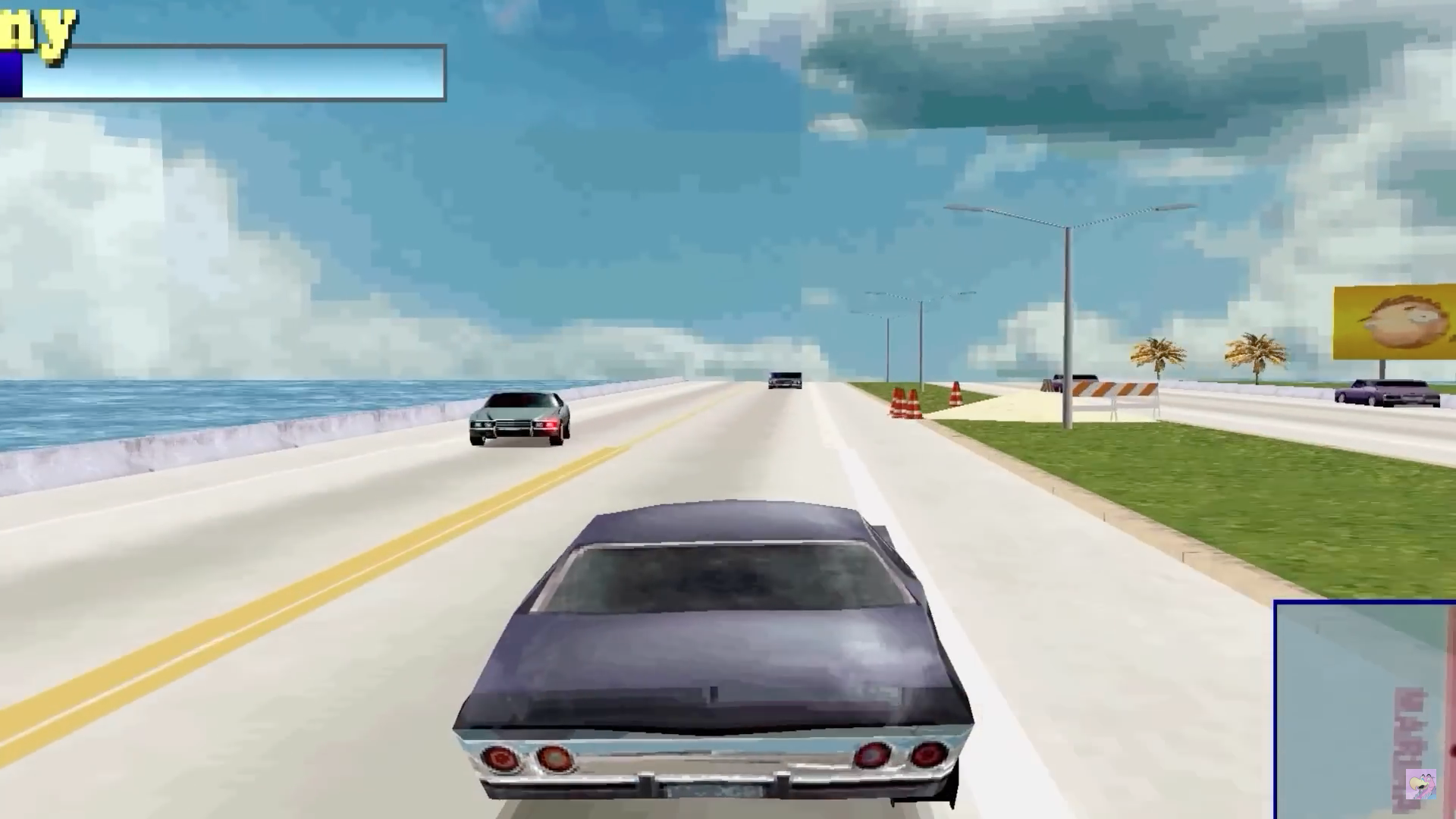
Task: Click the blue icon beside the damage bar
Action: coord(9,76)
